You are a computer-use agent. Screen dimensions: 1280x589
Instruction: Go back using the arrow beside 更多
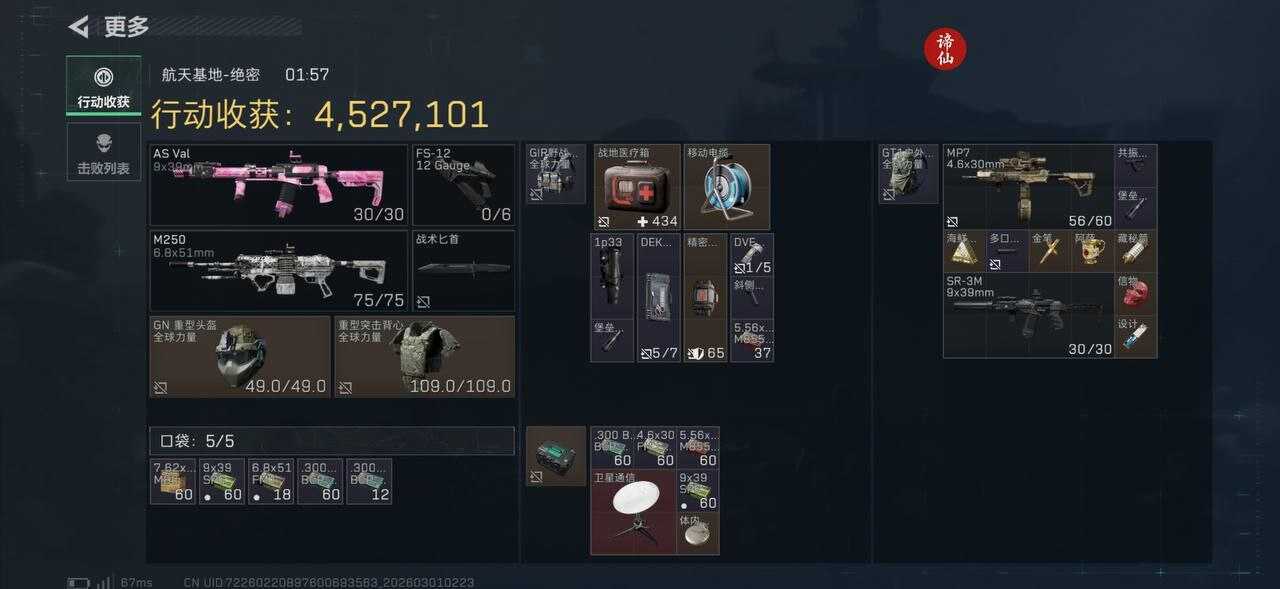(79, 27)
